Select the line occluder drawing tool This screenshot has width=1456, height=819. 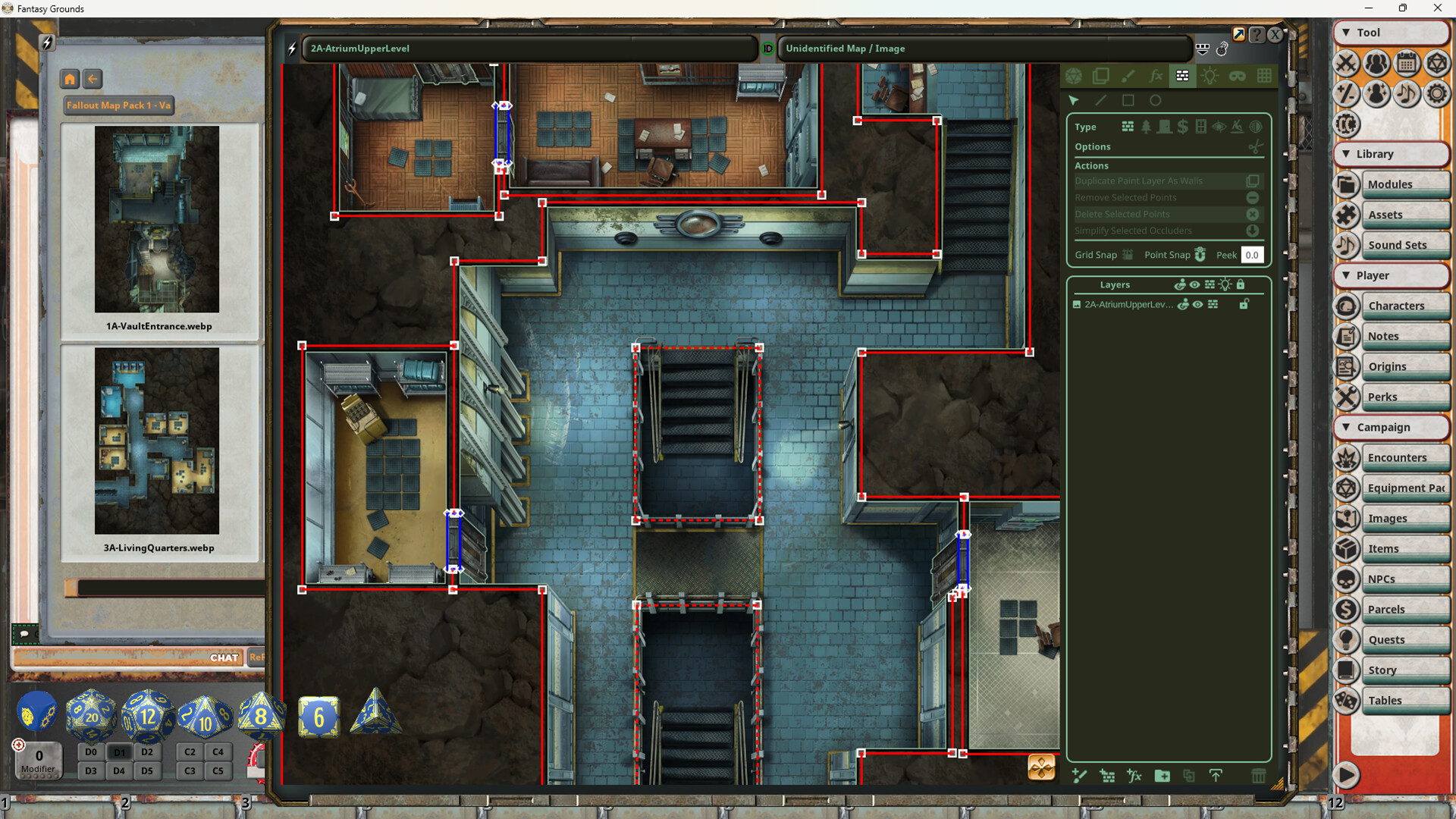(1100, 100)
